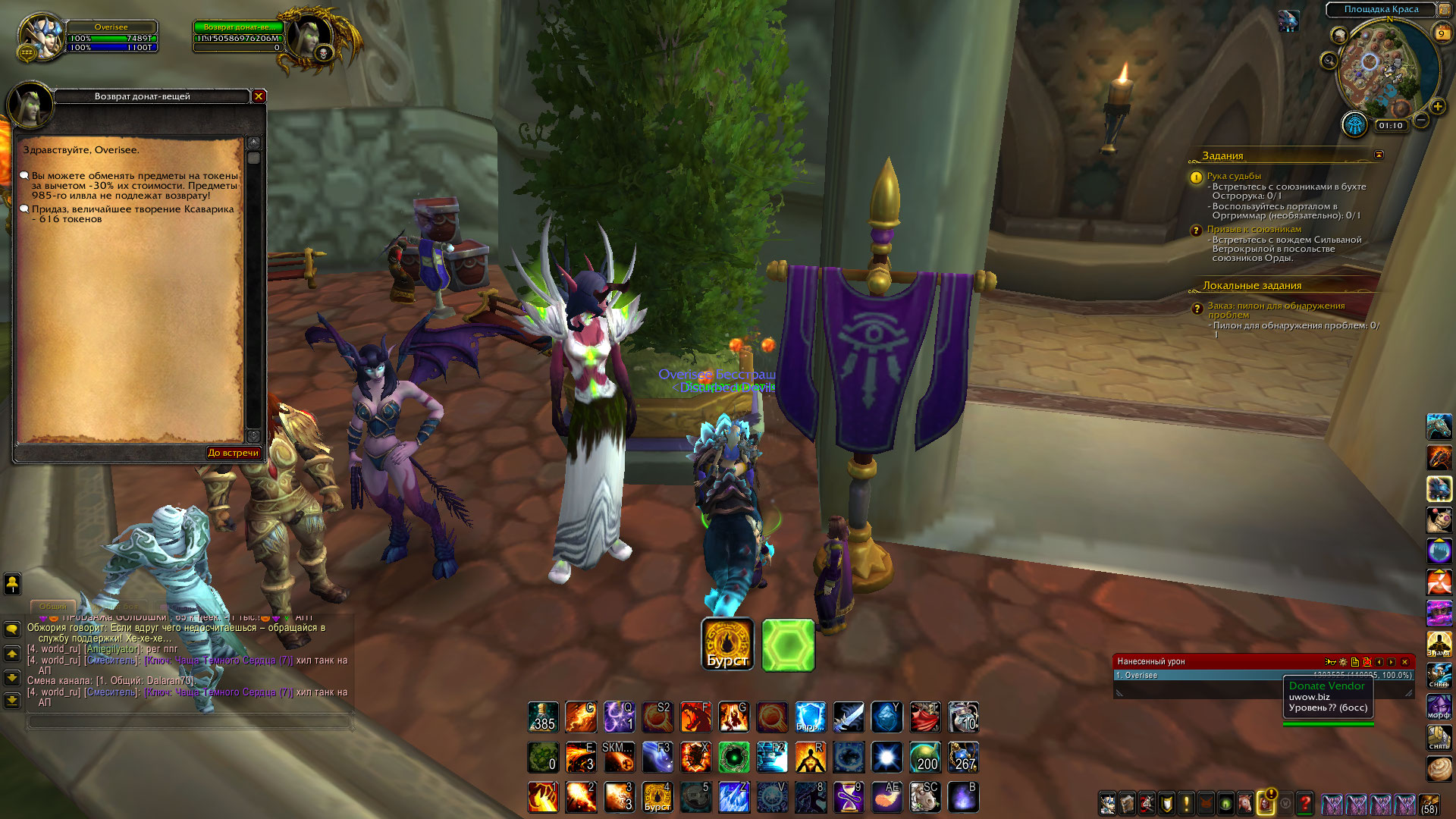Viewport: 1456px width, 819px height.
Task: Zoom in the minimap with plus button
Action: (1437, 107)
